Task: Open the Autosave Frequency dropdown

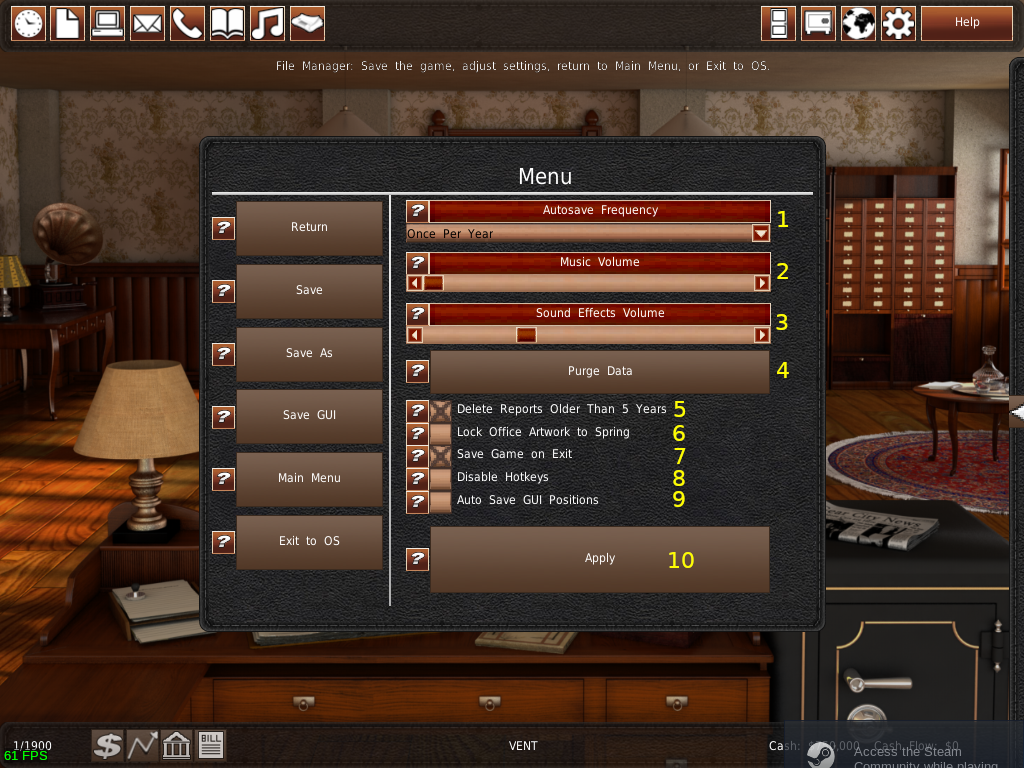Action: point(761,234)
